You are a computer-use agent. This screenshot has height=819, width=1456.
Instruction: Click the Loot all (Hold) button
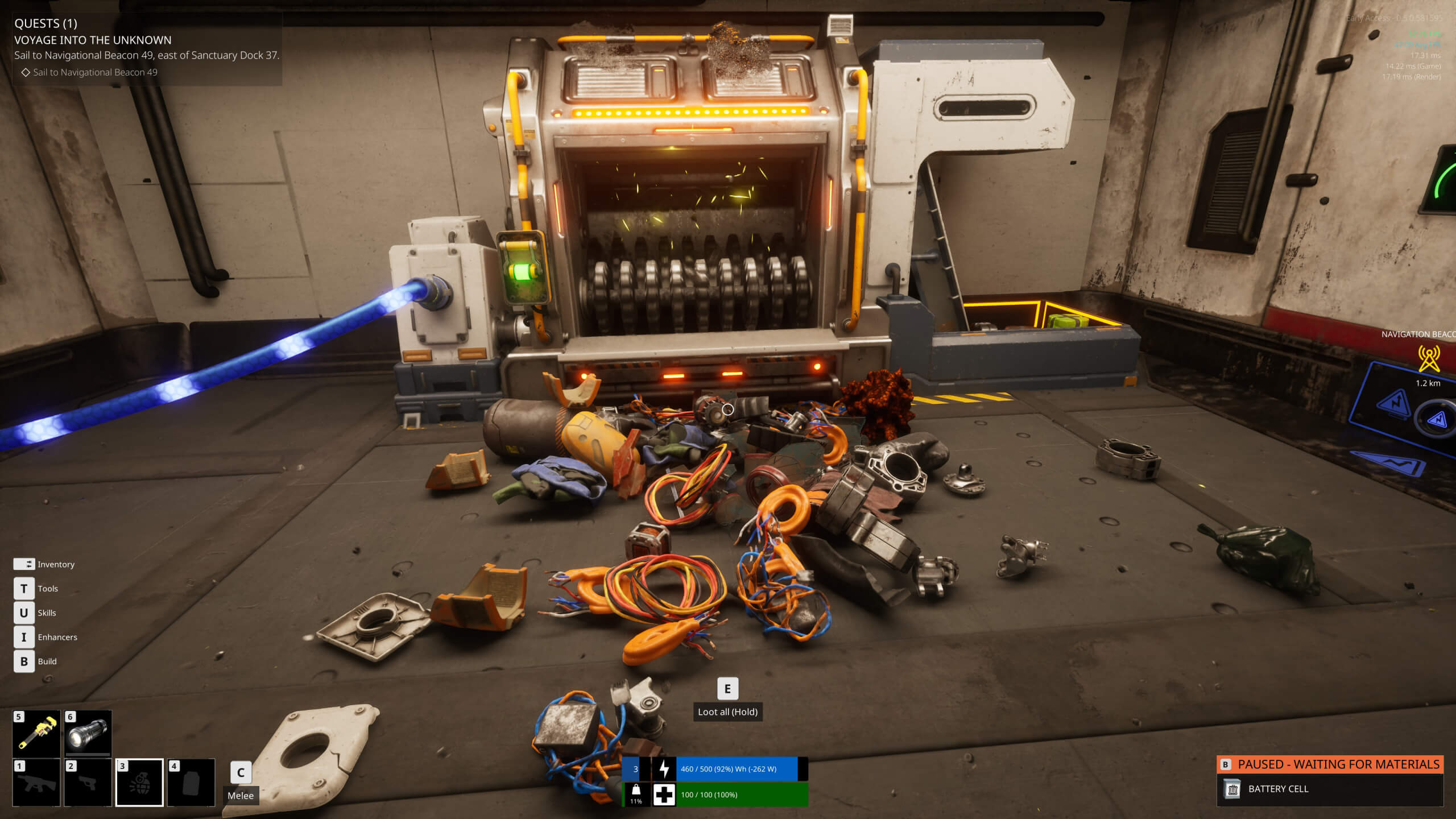tap(728, 712)
